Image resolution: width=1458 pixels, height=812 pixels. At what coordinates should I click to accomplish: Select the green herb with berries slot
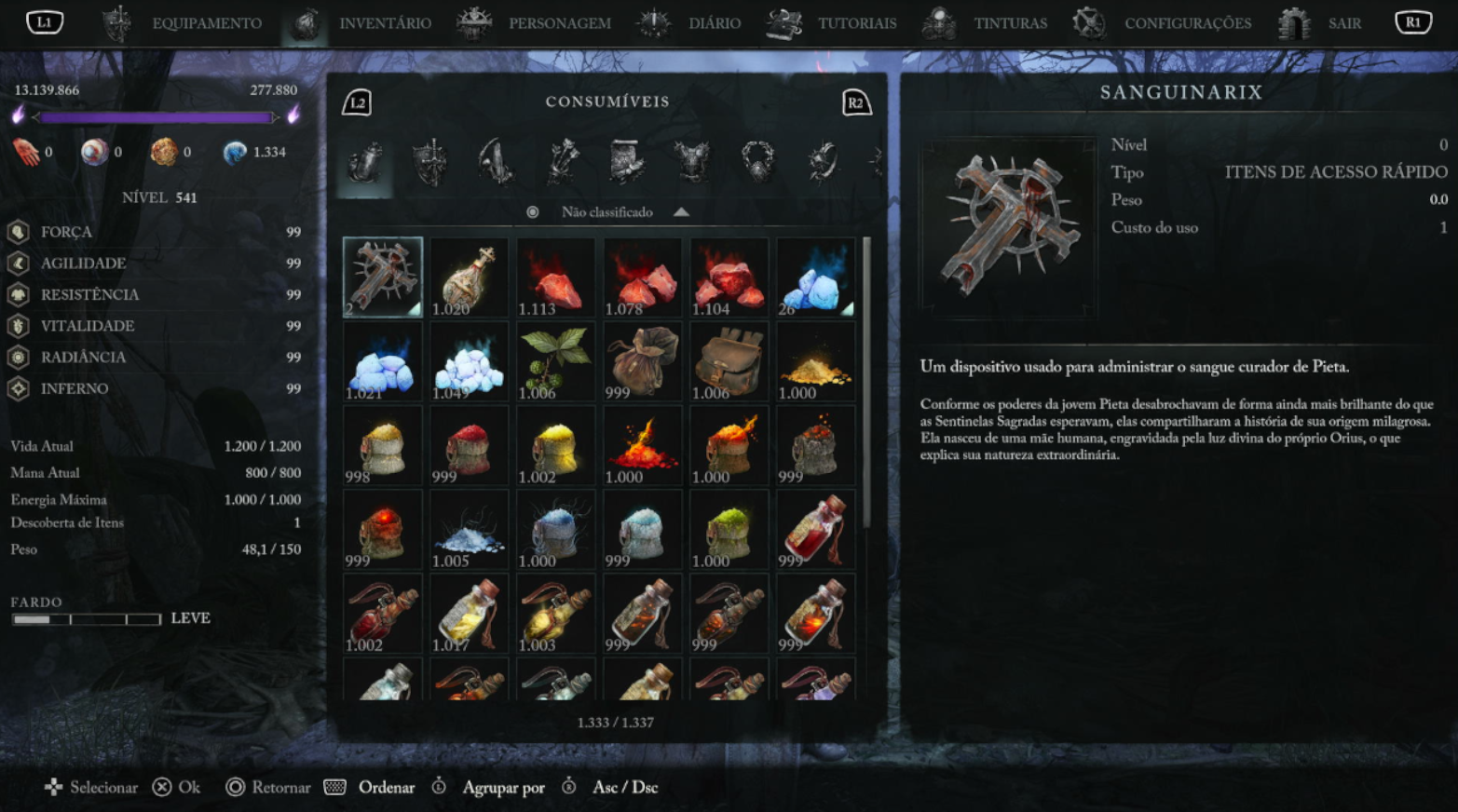(555, 361)
